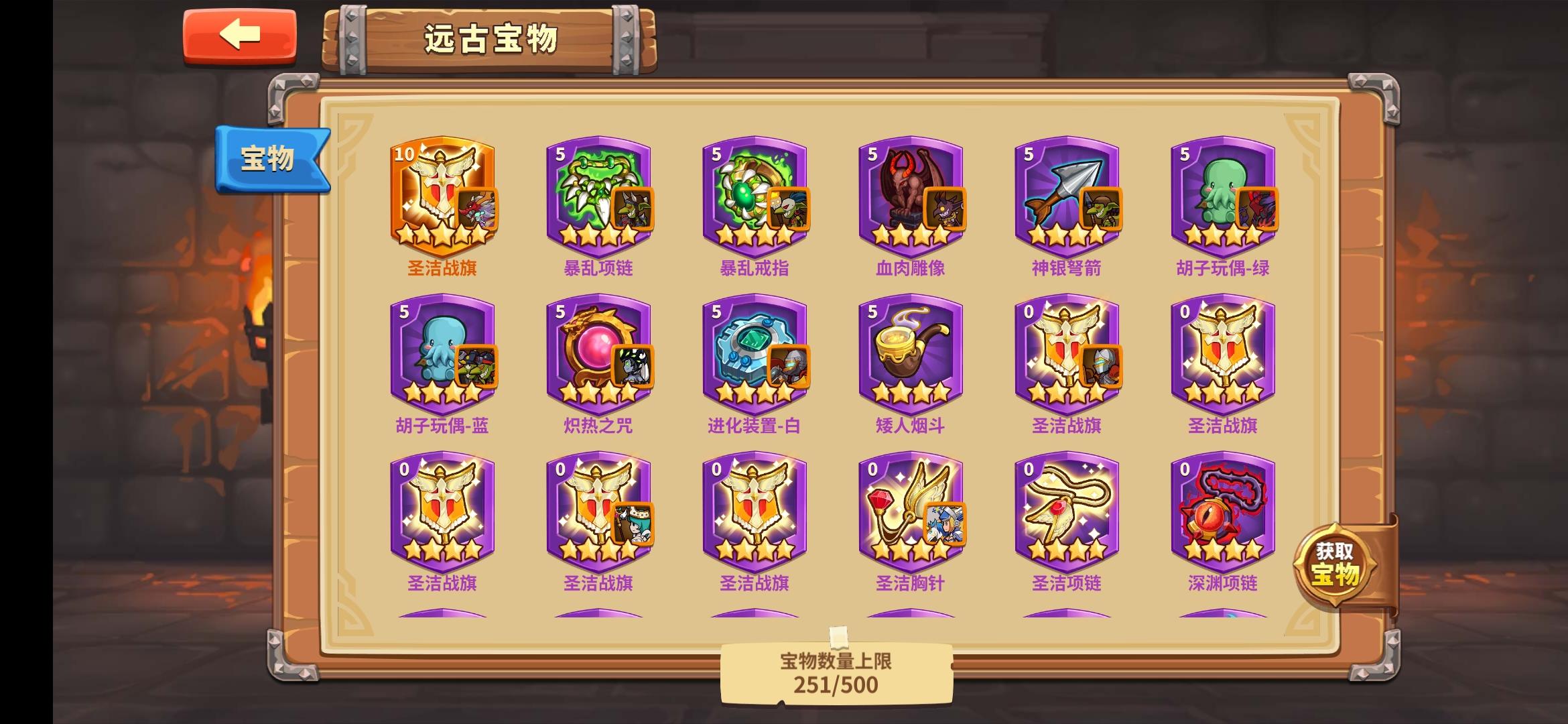Select the 神银弩箭 crossbow bolt treasure

tap(1063, 194)
